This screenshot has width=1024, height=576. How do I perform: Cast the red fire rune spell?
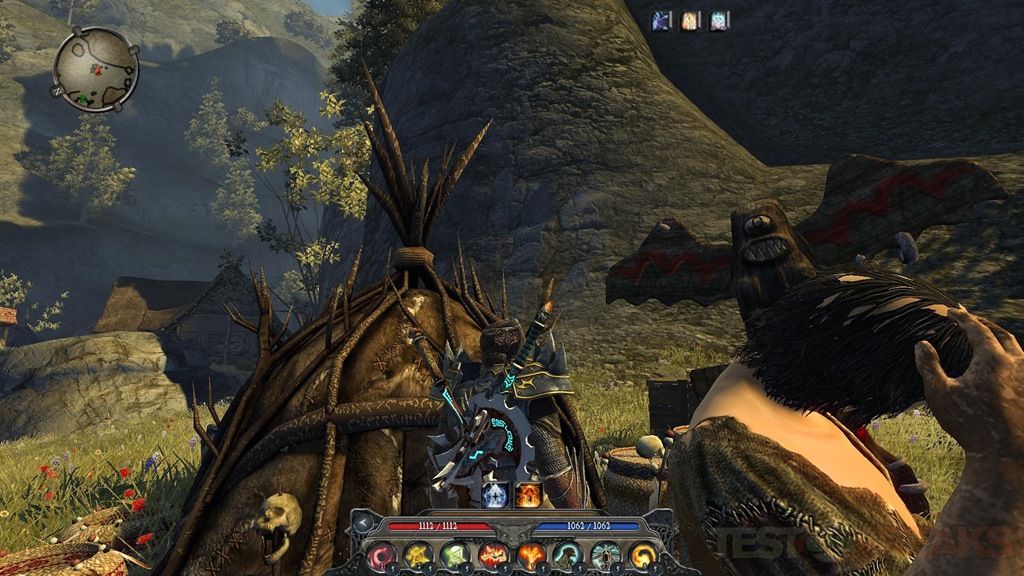point(493,555)
